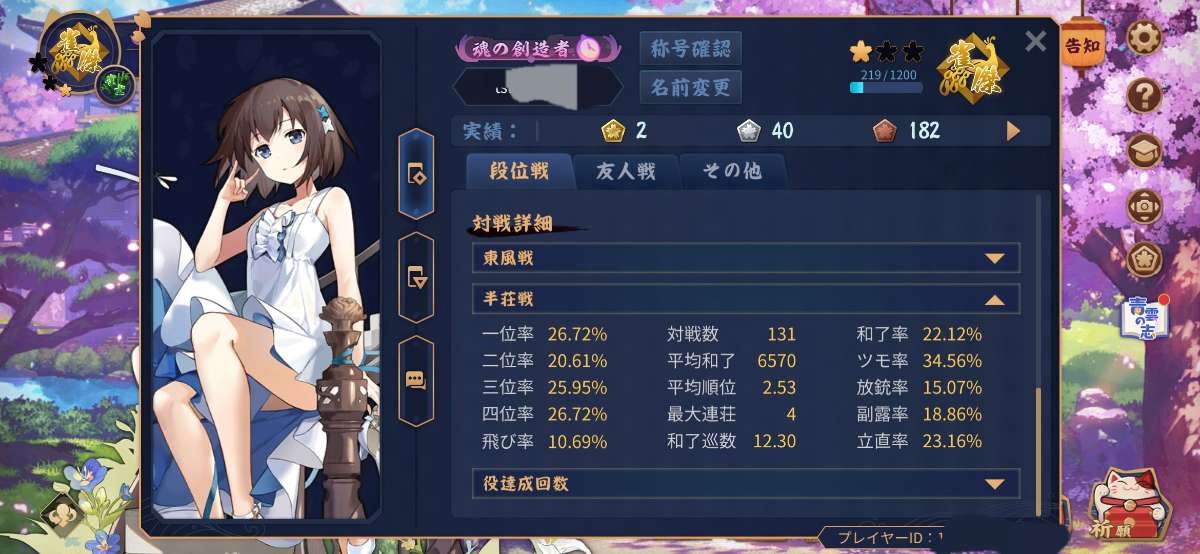Image resolution: width=1200 pixels, height=554 pixels.
Task: Open the graduation cap tutorial icon
Action: coord(1144,152)
